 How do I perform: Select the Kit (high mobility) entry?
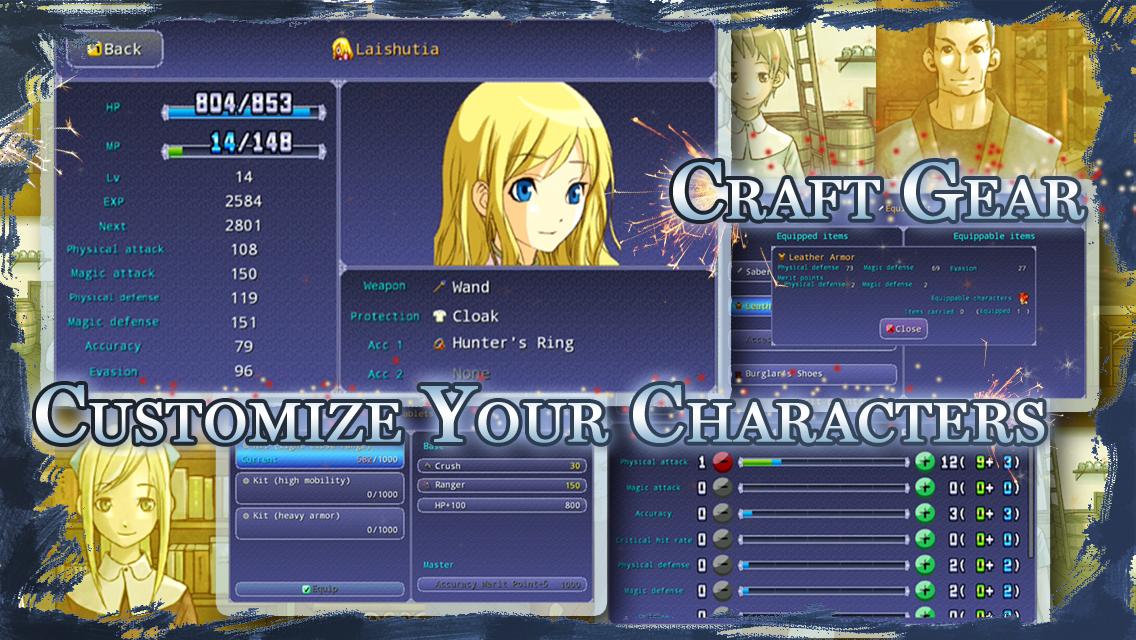pos(319,487)
